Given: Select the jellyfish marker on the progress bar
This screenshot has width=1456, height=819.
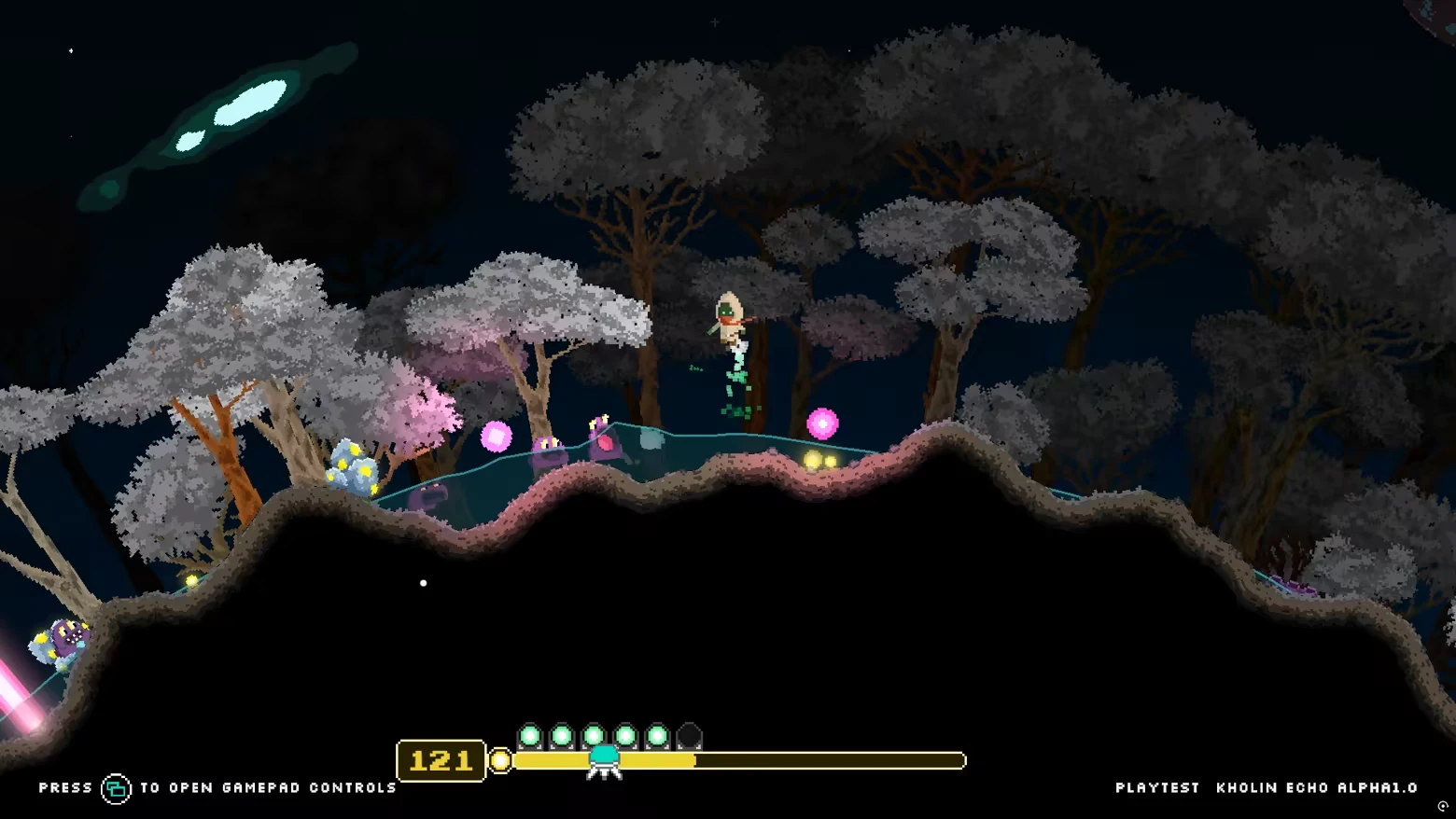Looking at the screenshot, I should click(x=603, y=760).
